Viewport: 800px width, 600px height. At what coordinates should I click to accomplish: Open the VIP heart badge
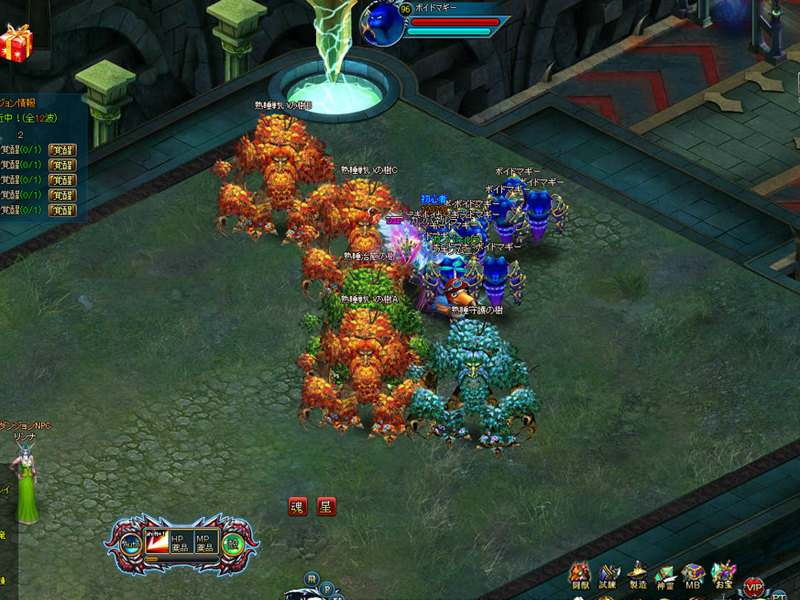click(753, 584)
